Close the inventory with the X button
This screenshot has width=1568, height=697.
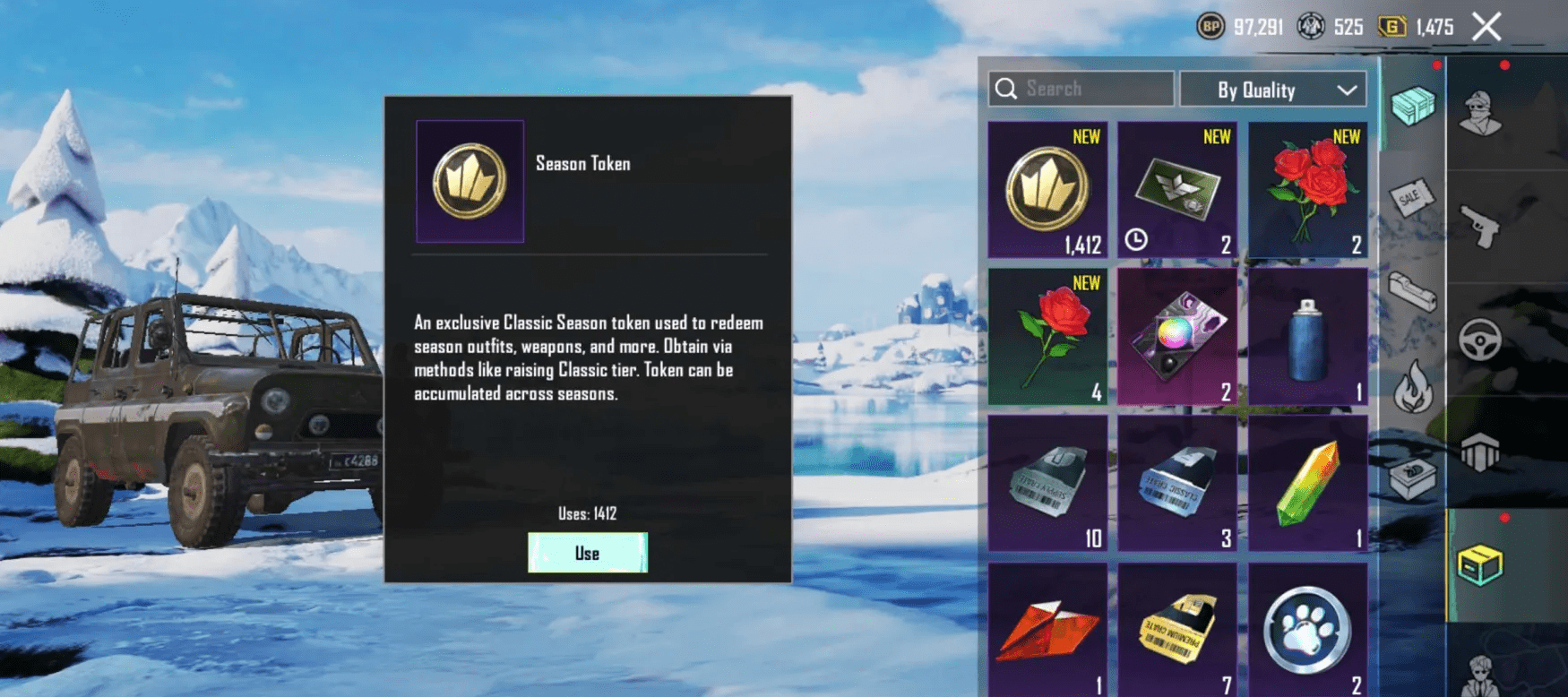click(x=1486, y=27)
